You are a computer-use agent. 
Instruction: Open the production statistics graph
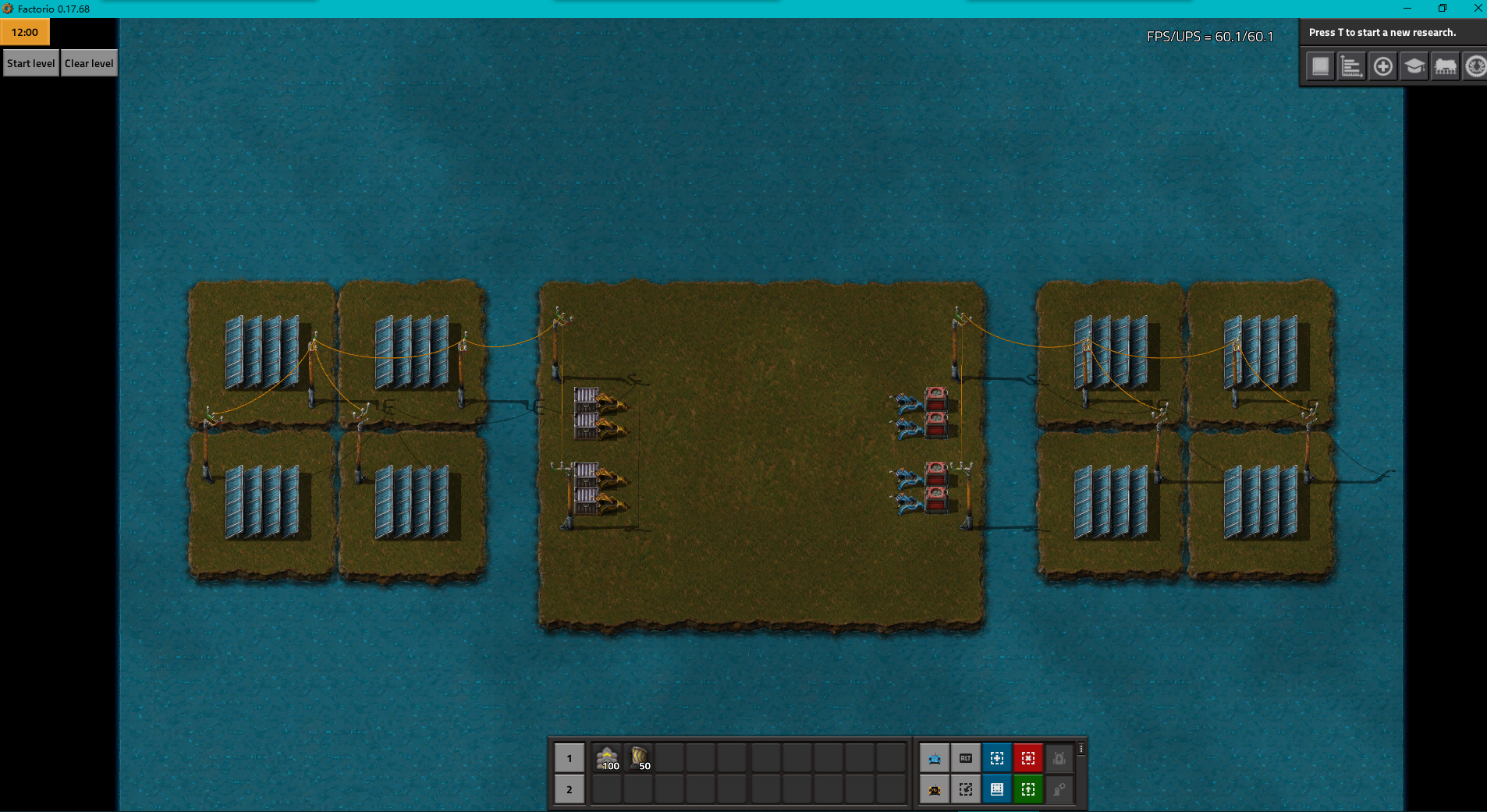1353,66
